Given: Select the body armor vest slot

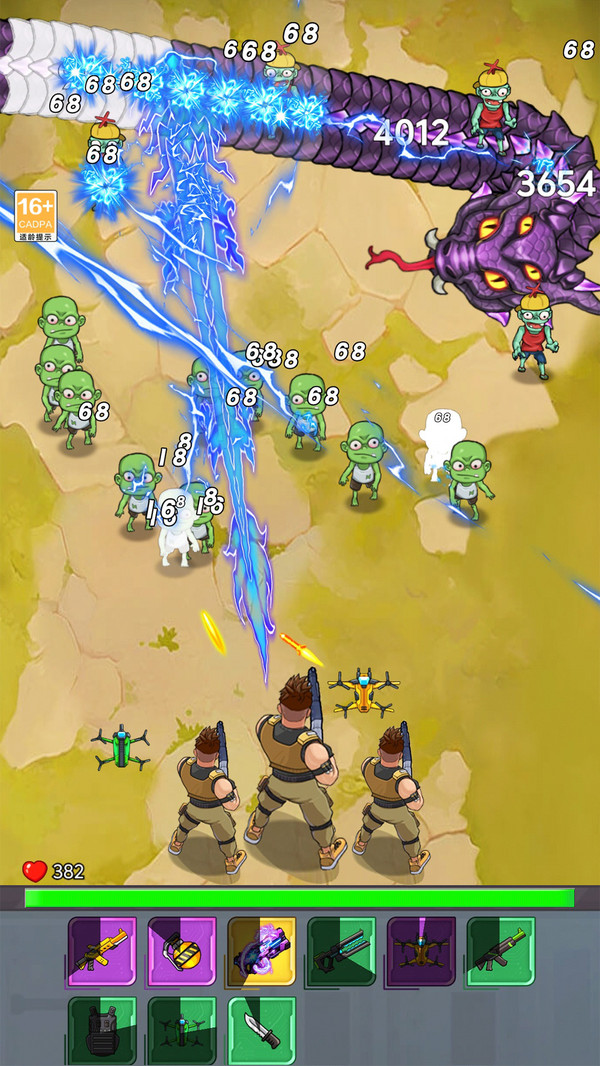Looking at the screenshot, I should [x=102, y=1030].
